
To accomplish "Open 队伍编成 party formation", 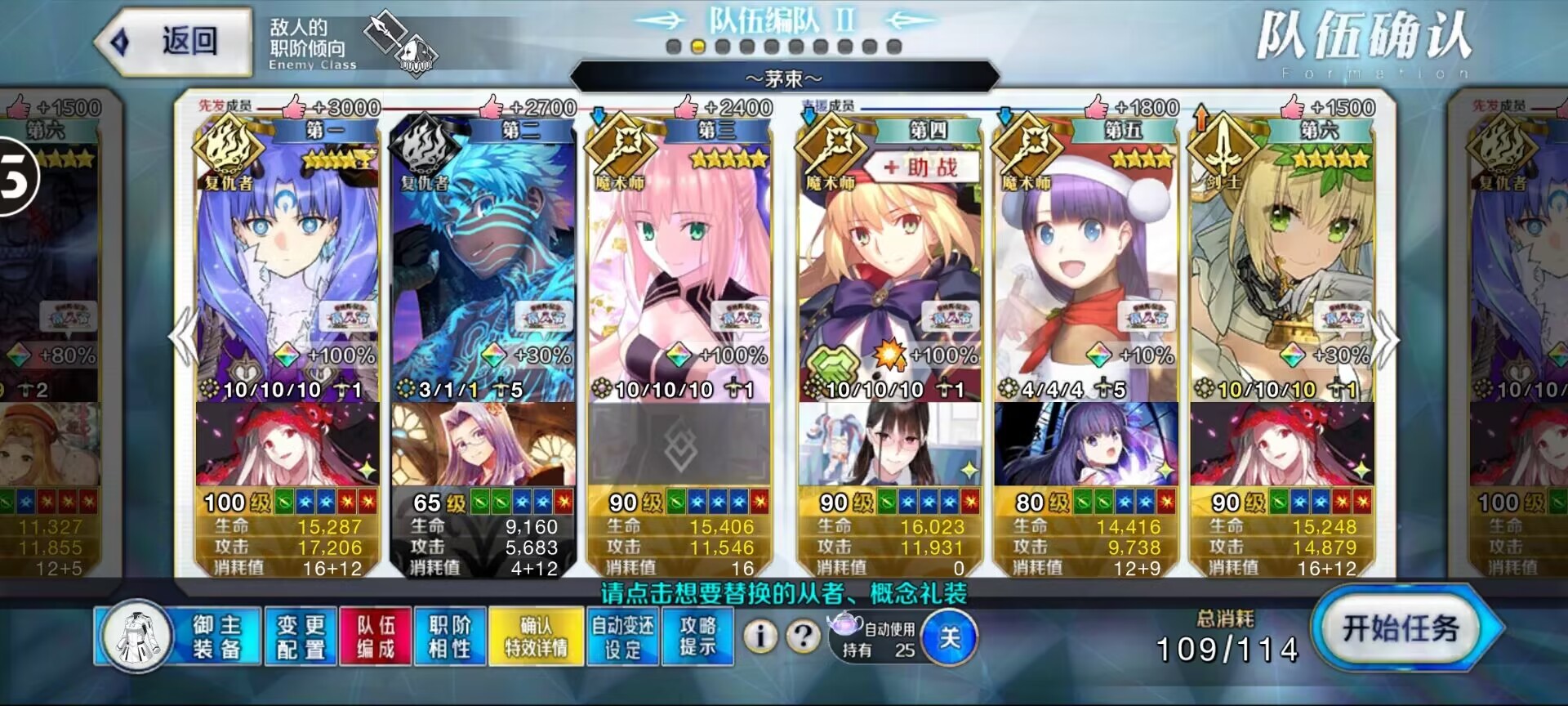I will 376,637.
